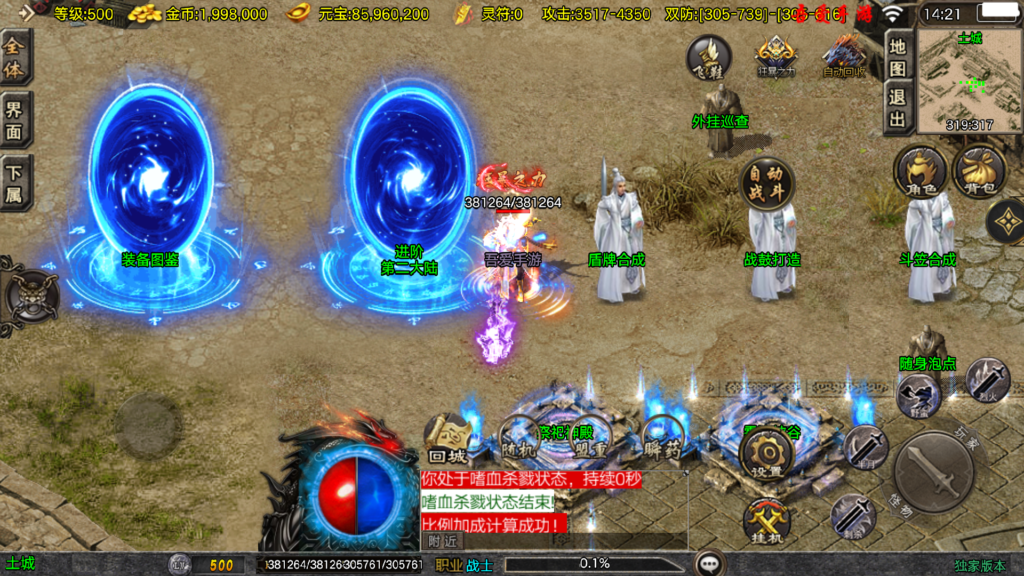This screenshot has width=1024, height=576.
Task: Open the 背包 bag inventory
Action: 979,171
